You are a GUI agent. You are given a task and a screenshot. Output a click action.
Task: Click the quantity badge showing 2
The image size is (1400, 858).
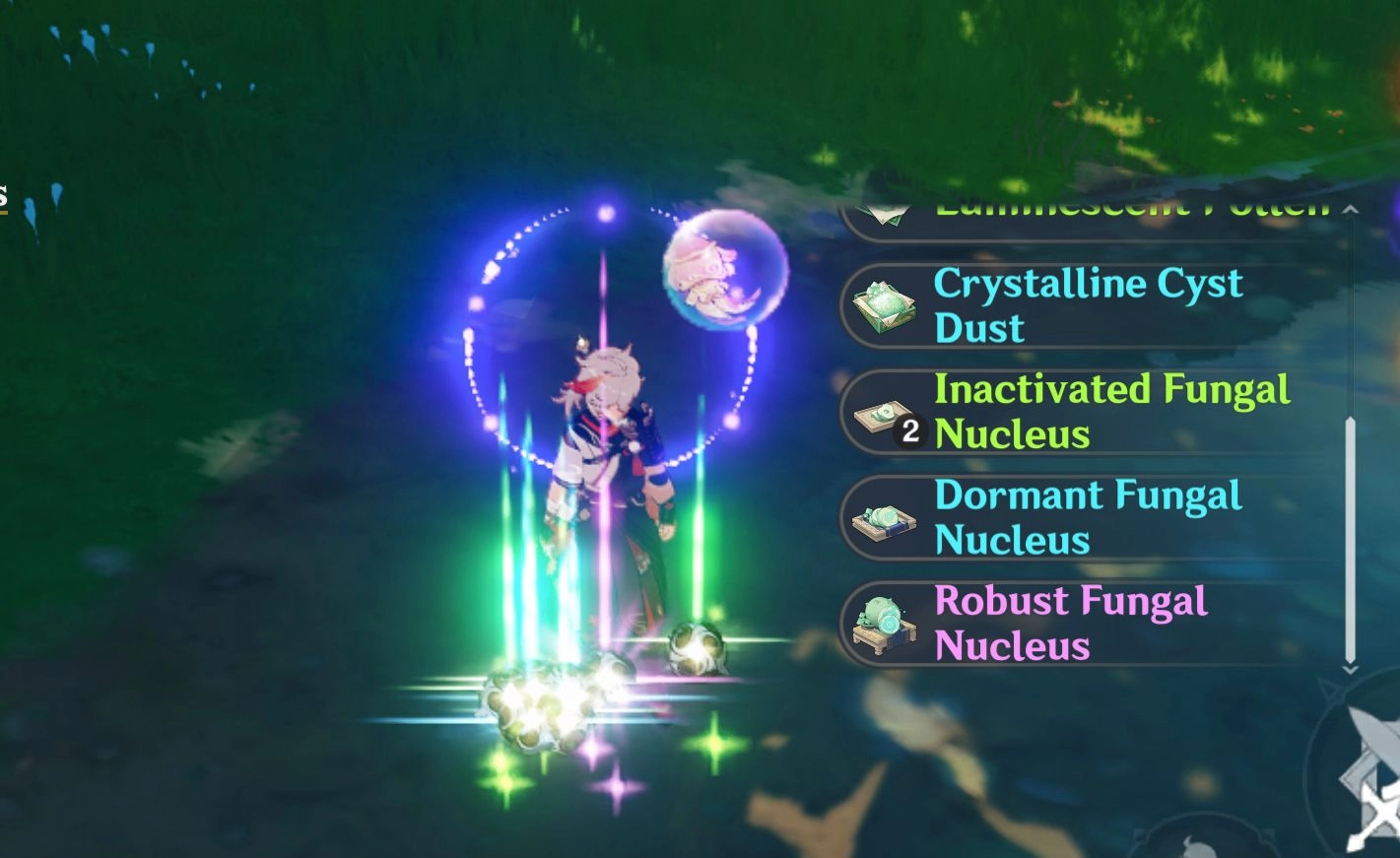click(908, 429)
